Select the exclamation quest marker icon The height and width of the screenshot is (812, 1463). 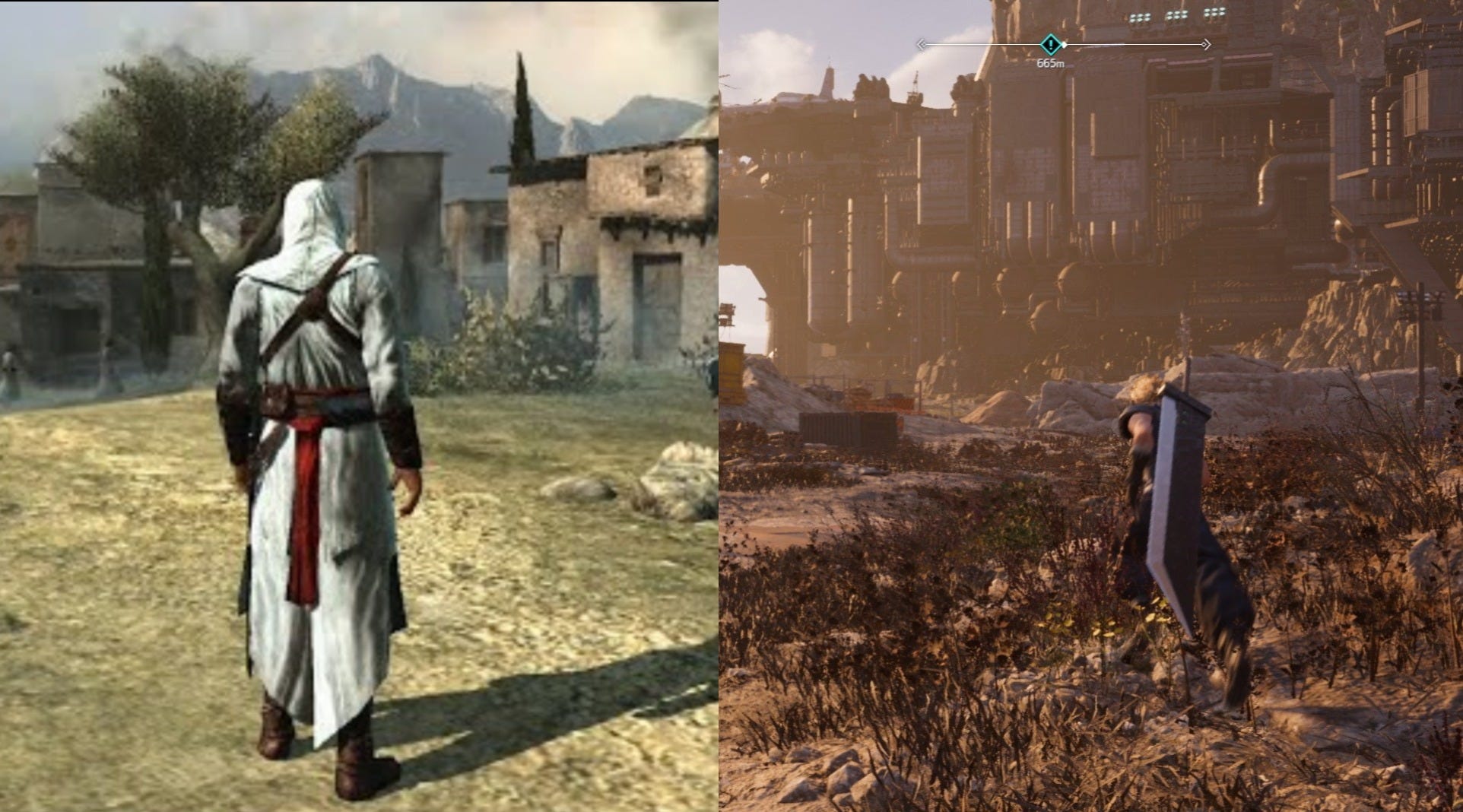pyautogui.click(x=1050, y=44)
